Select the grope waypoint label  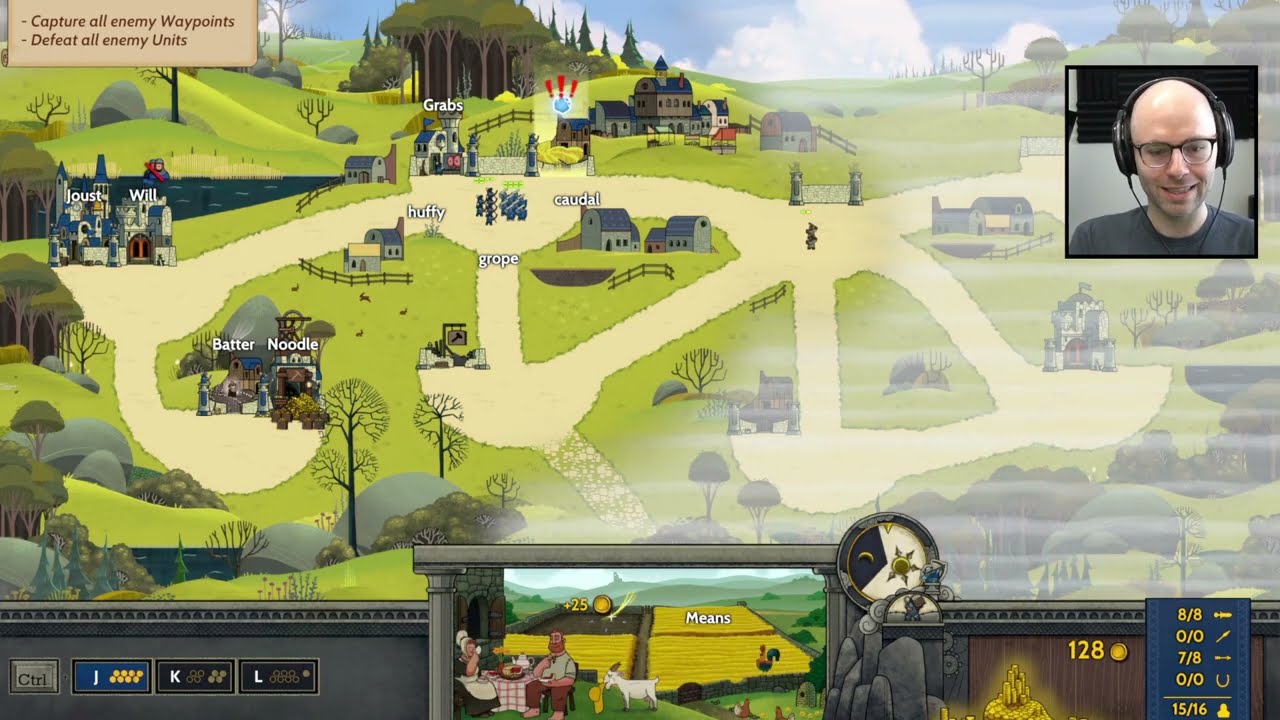click(x=498, y=259)
